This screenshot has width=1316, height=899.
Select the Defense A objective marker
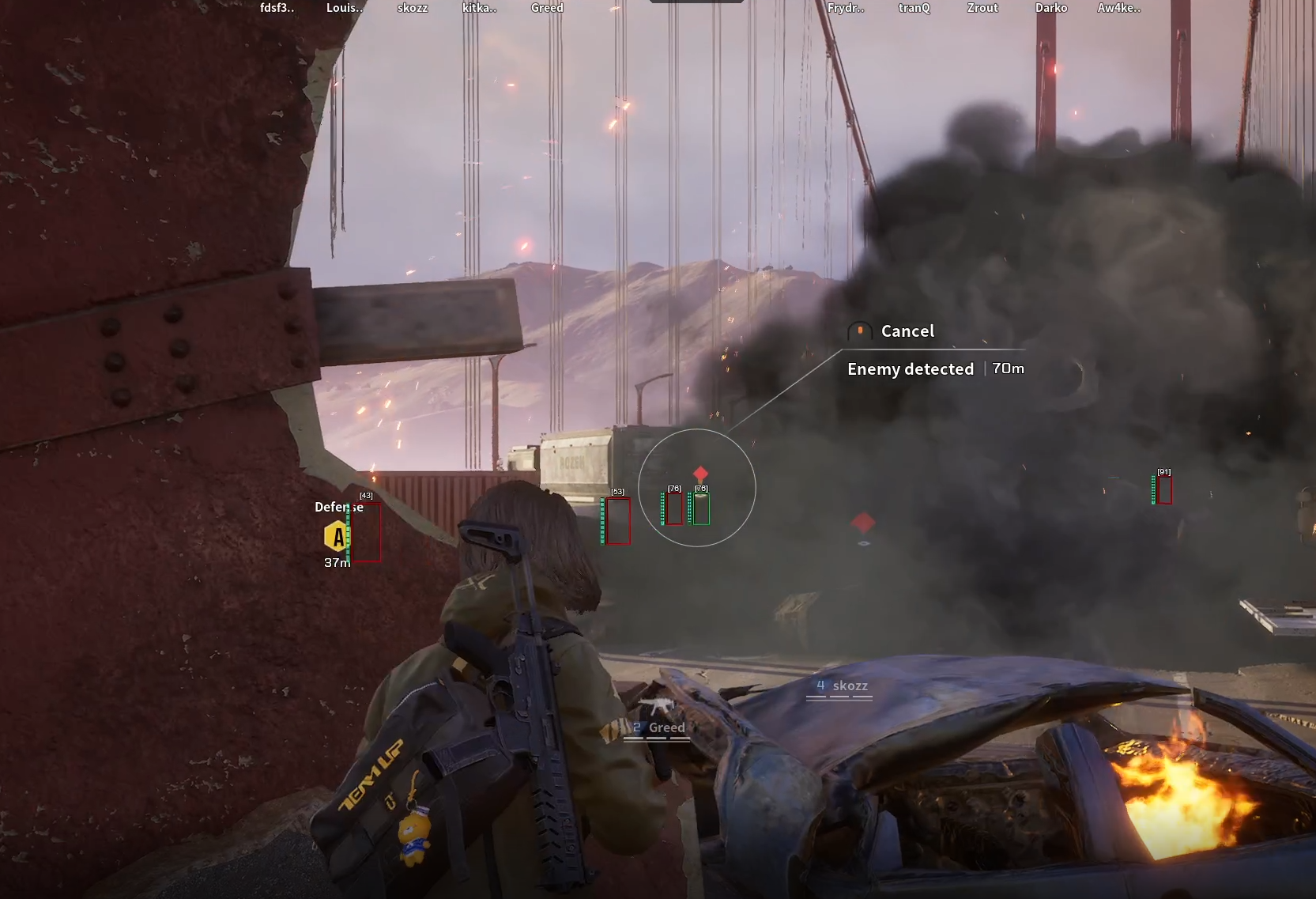(337, 536)
